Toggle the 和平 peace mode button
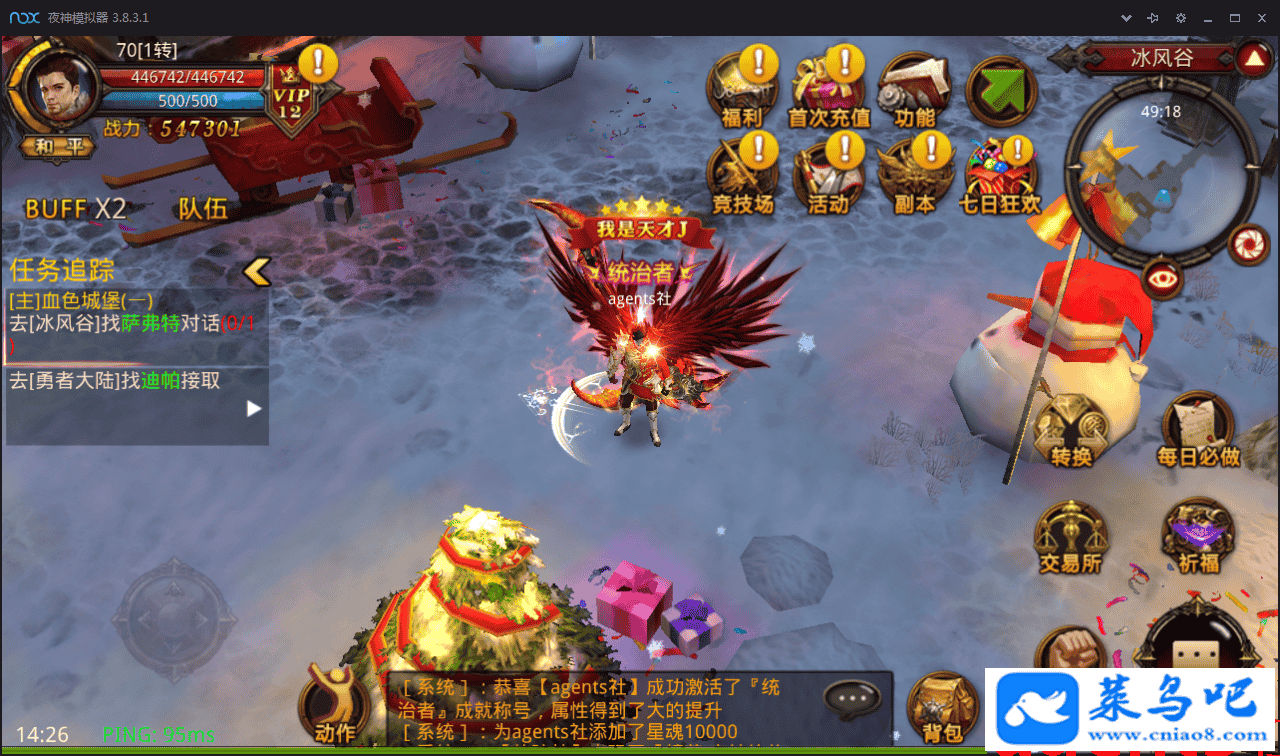The image size is (1280, 756). click(60, 148)
